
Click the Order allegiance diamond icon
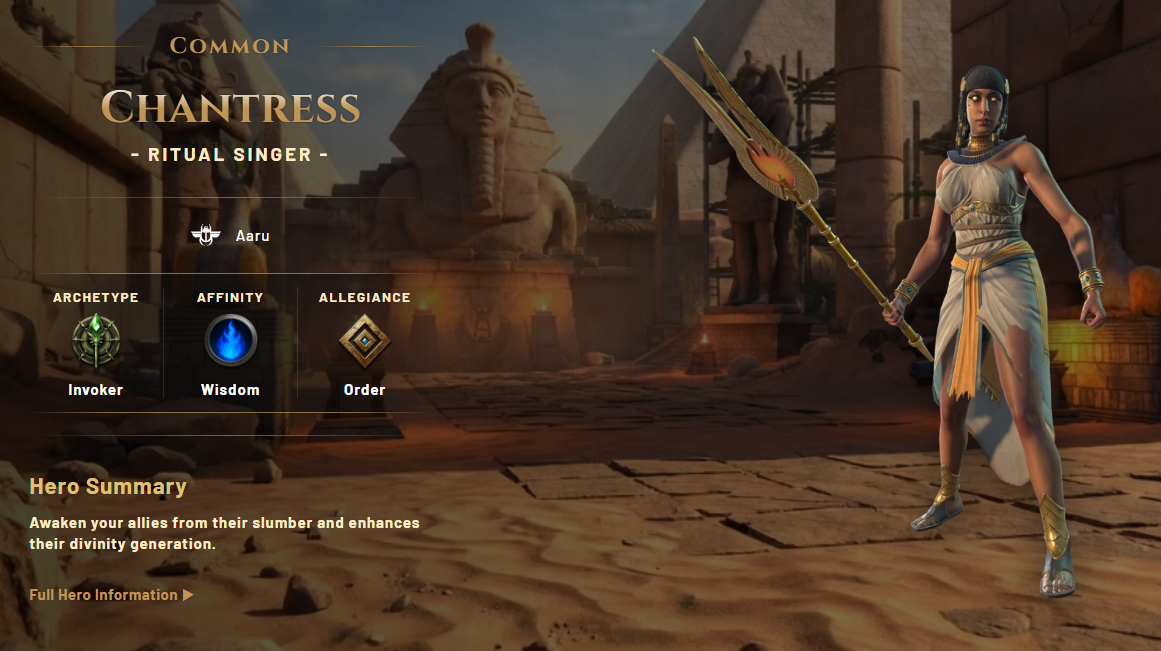364,342
